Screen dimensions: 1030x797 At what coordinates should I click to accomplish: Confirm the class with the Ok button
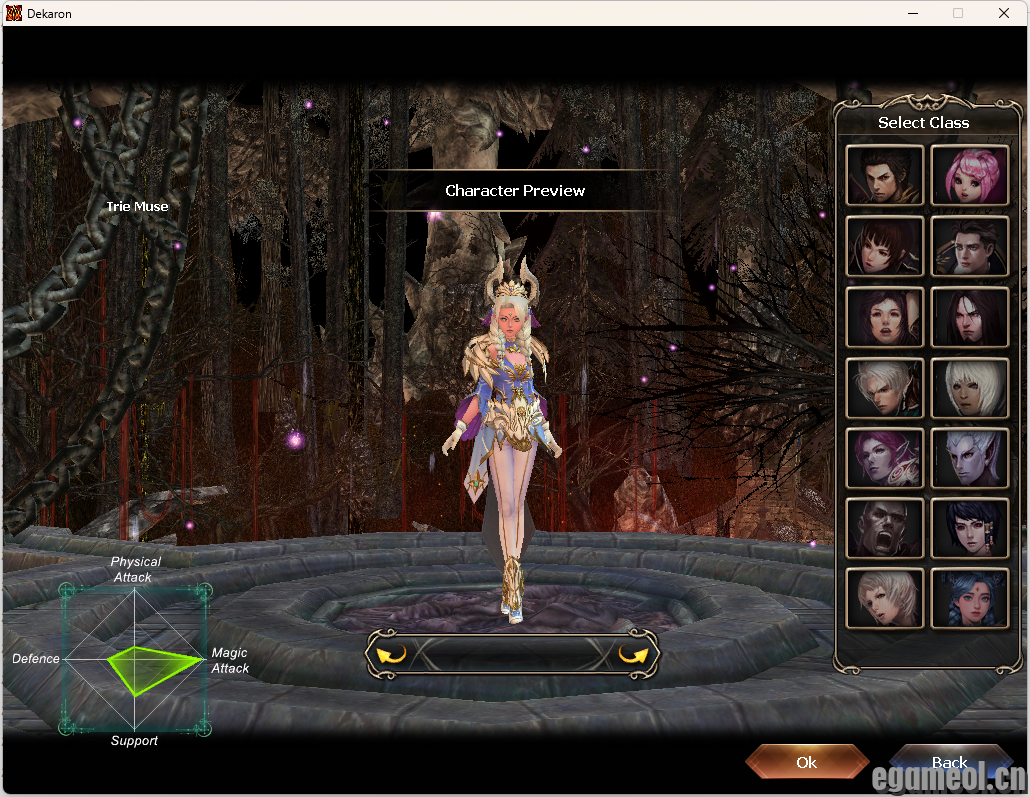pyautogui.click(x=806, y=762)
